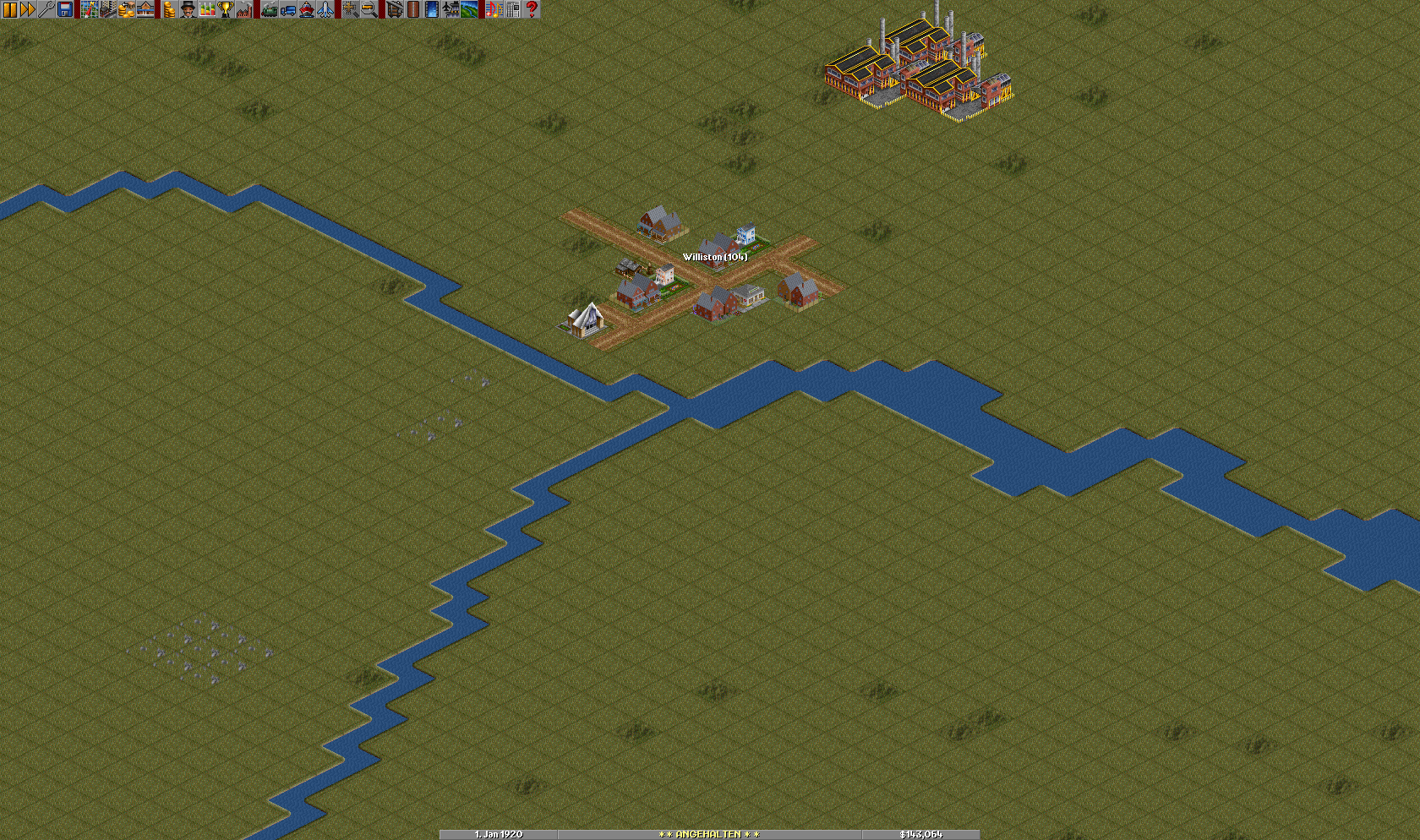Viewport: 1420px width, 840px height.
Task: Show the train vehicle list
Action: click(269, 9)
